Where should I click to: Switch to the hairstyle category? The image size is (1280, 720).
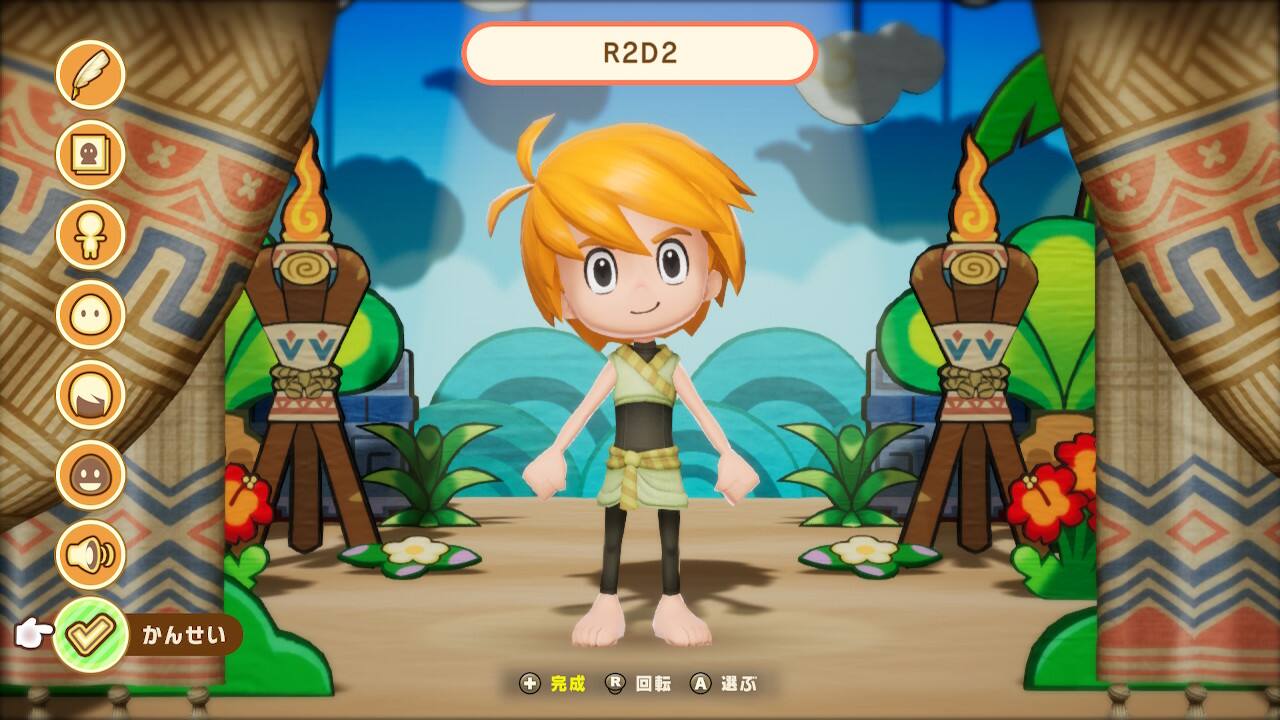(x=90, y=394)
